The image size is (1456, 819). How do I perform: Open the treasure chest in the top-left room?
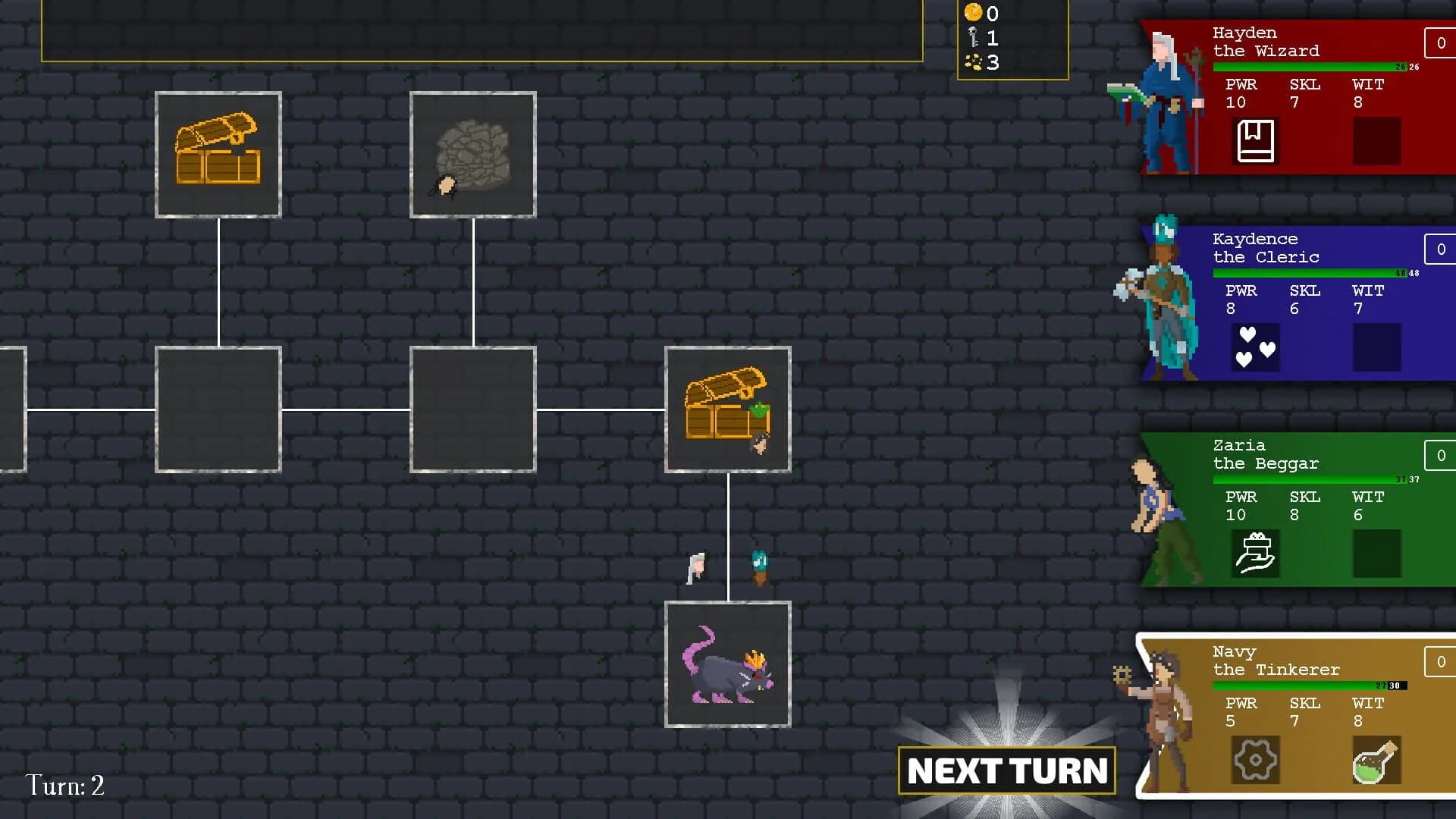(218, 154)
